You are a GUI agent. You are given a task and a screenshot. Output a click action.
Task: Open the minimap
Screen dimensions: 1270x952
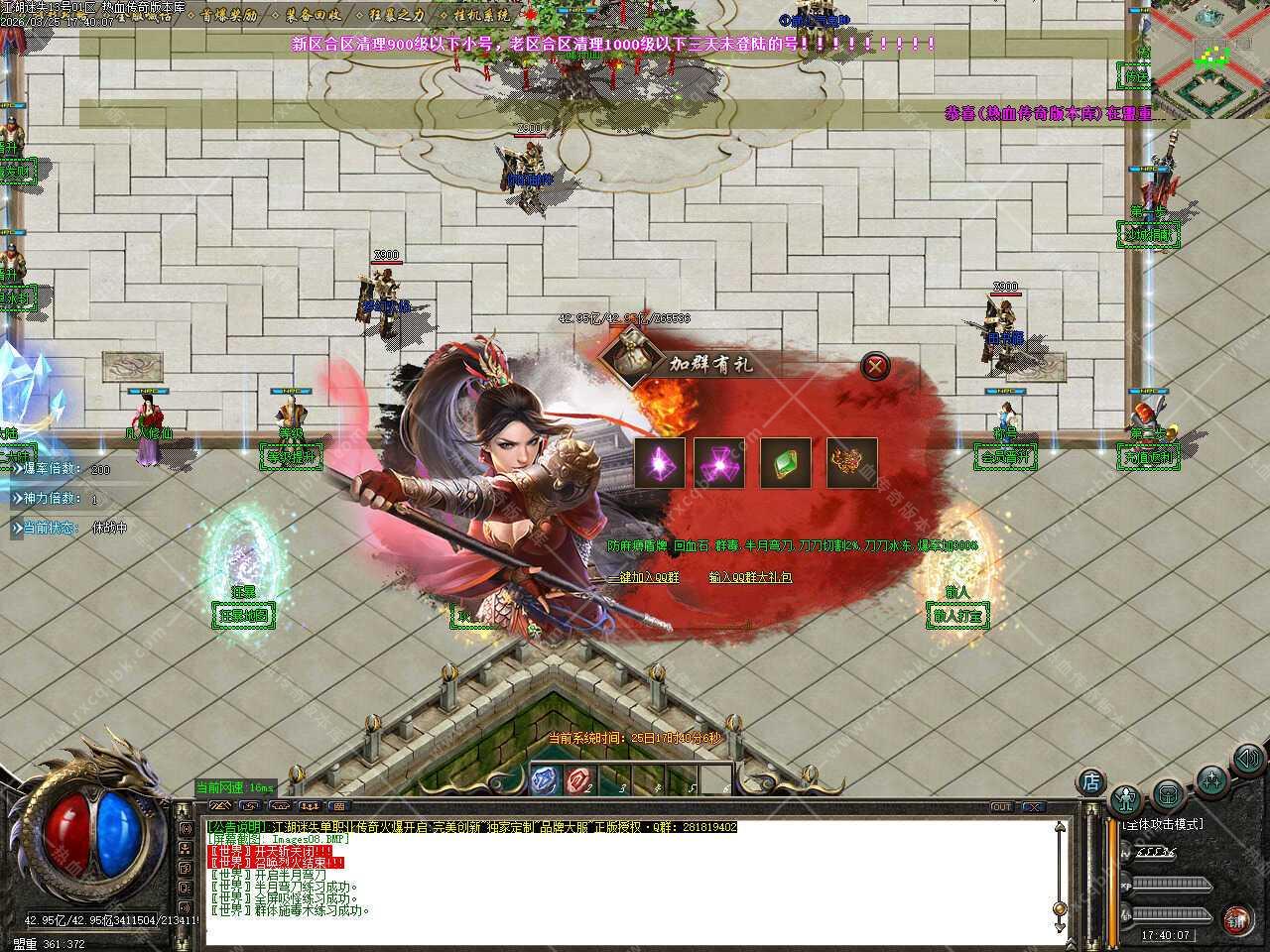(x=1211, y=58)
